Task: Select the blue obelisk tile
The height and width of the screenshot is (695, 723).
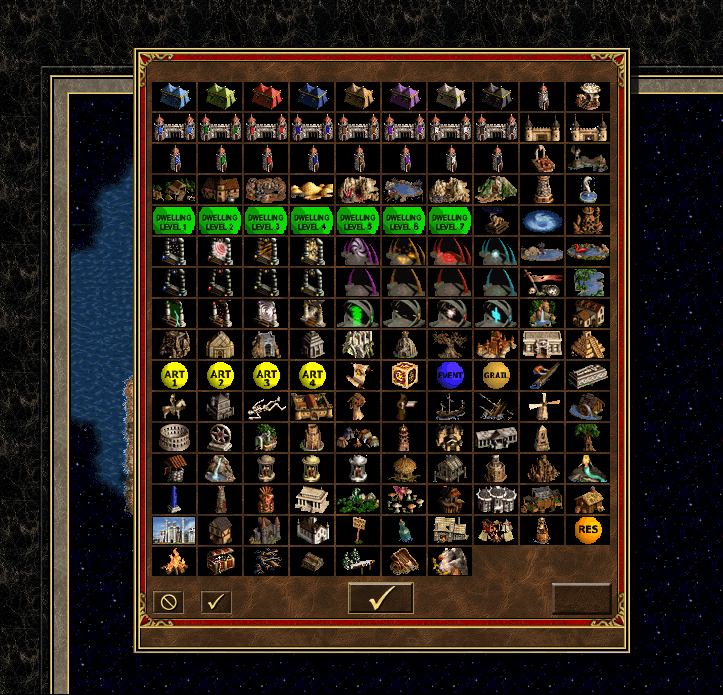Action: (174, 499)
